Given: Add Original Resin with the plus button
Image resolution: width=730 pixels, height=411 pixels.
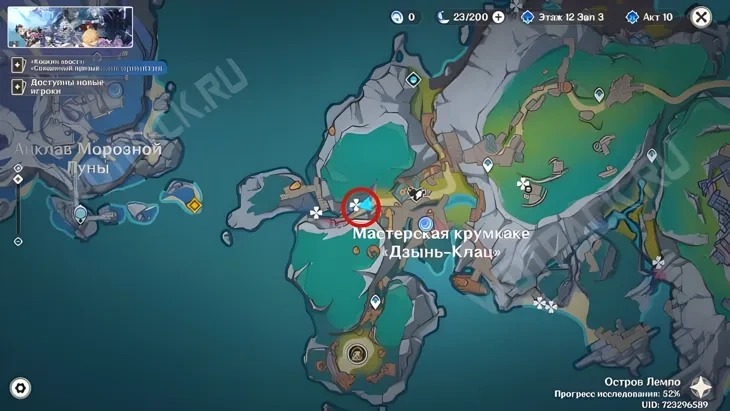Looking at the screenshot, I should 498,17.
